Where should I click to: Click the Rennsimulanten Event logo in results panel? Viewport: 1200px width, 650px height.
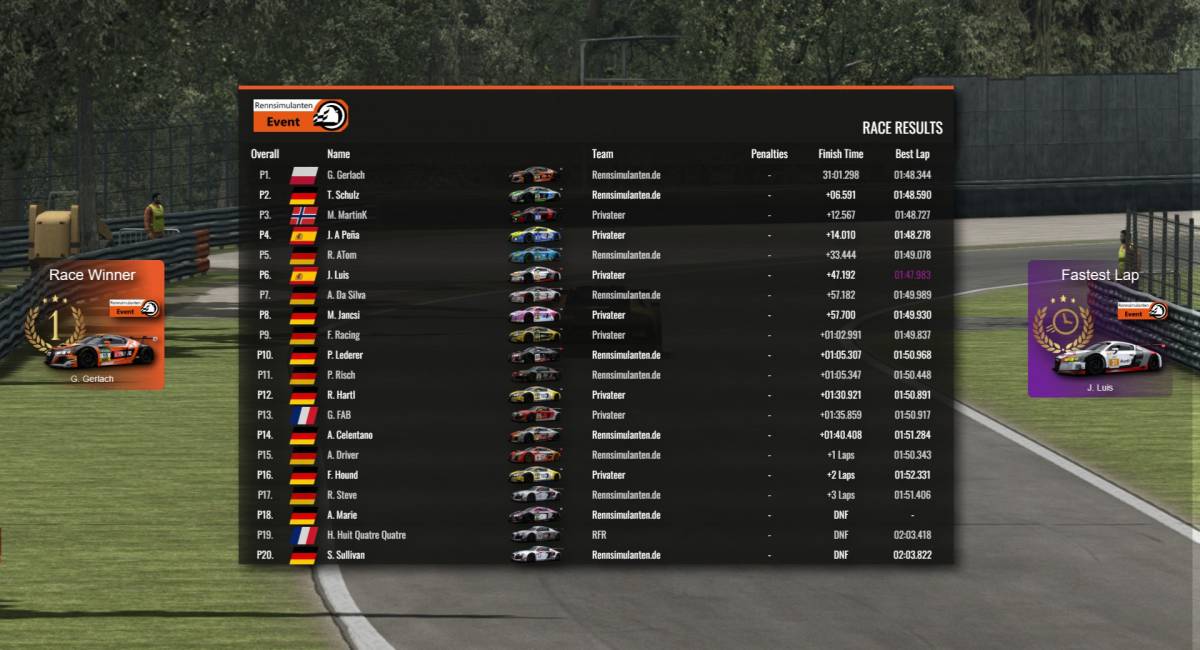pos(300,116)
